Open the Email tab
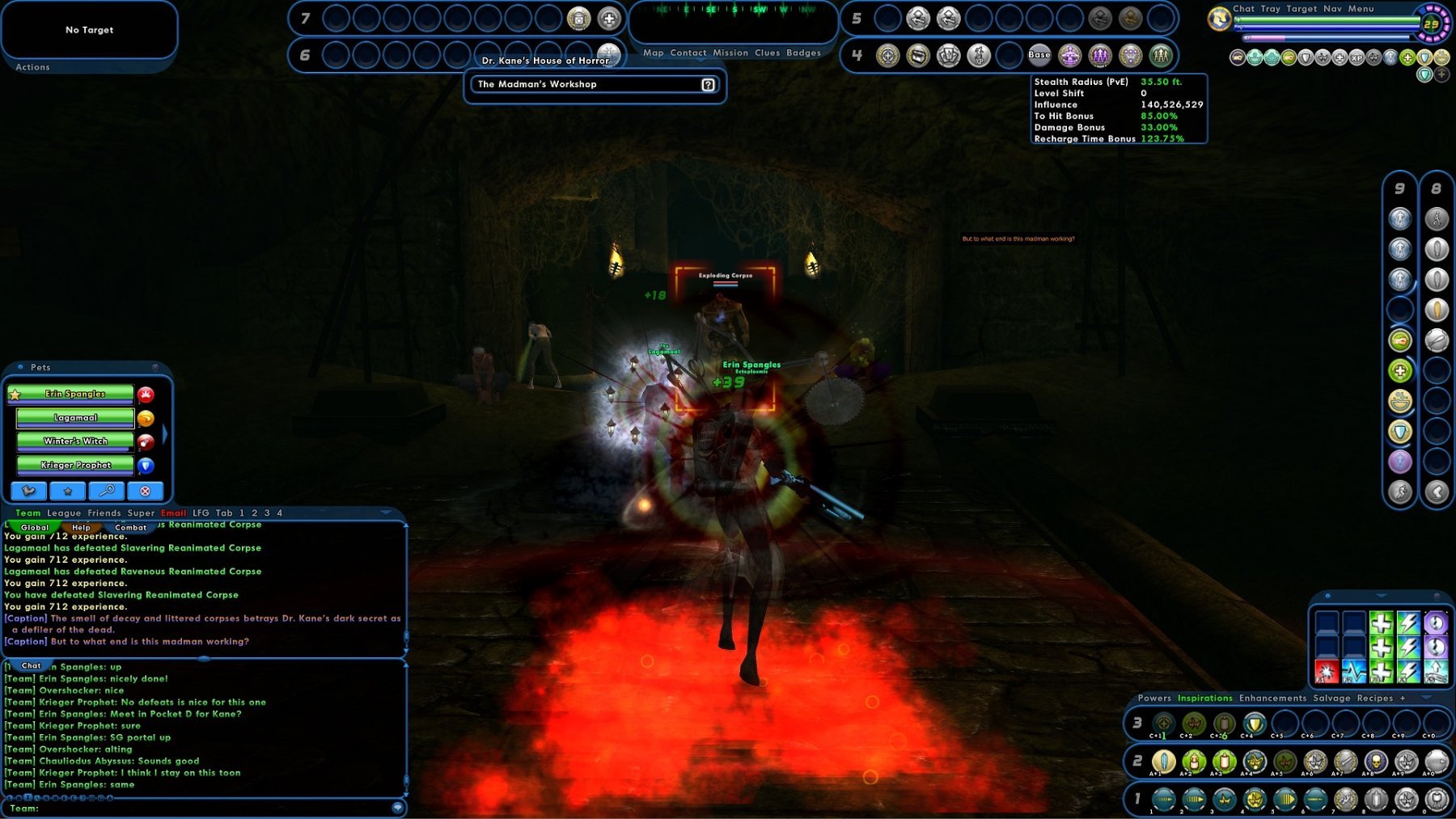This screenshot has width=1456, height=819. tap(173, 513)
